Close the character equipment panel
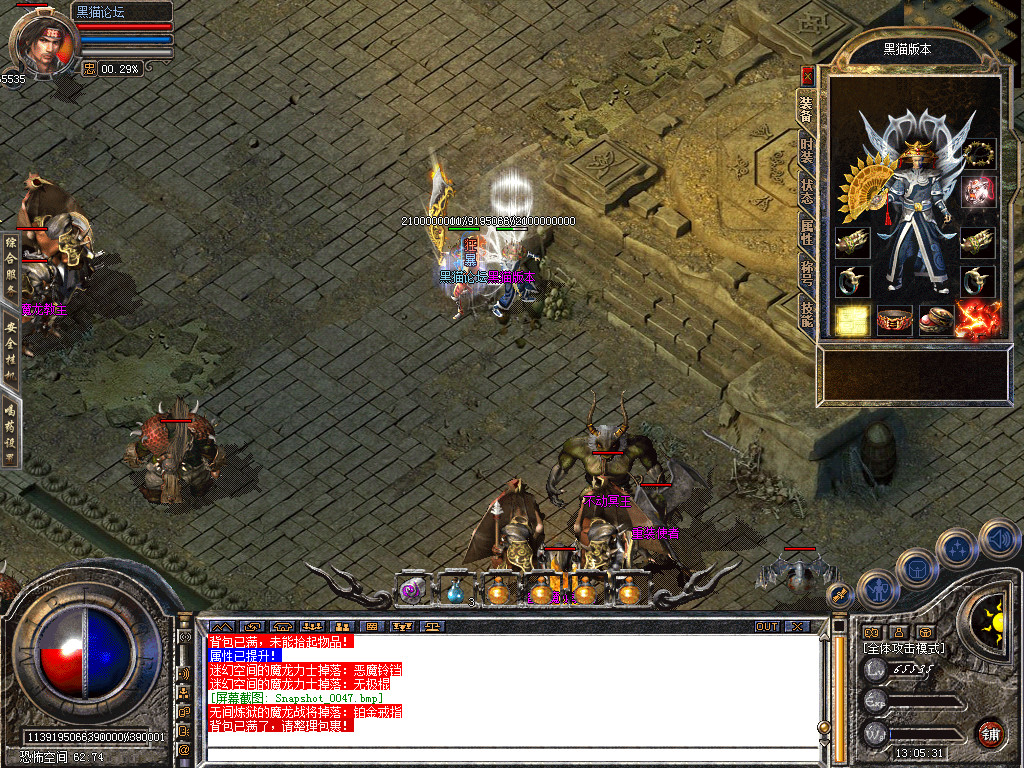Screen dimensions: 1024x768 [x=808, y=75]
